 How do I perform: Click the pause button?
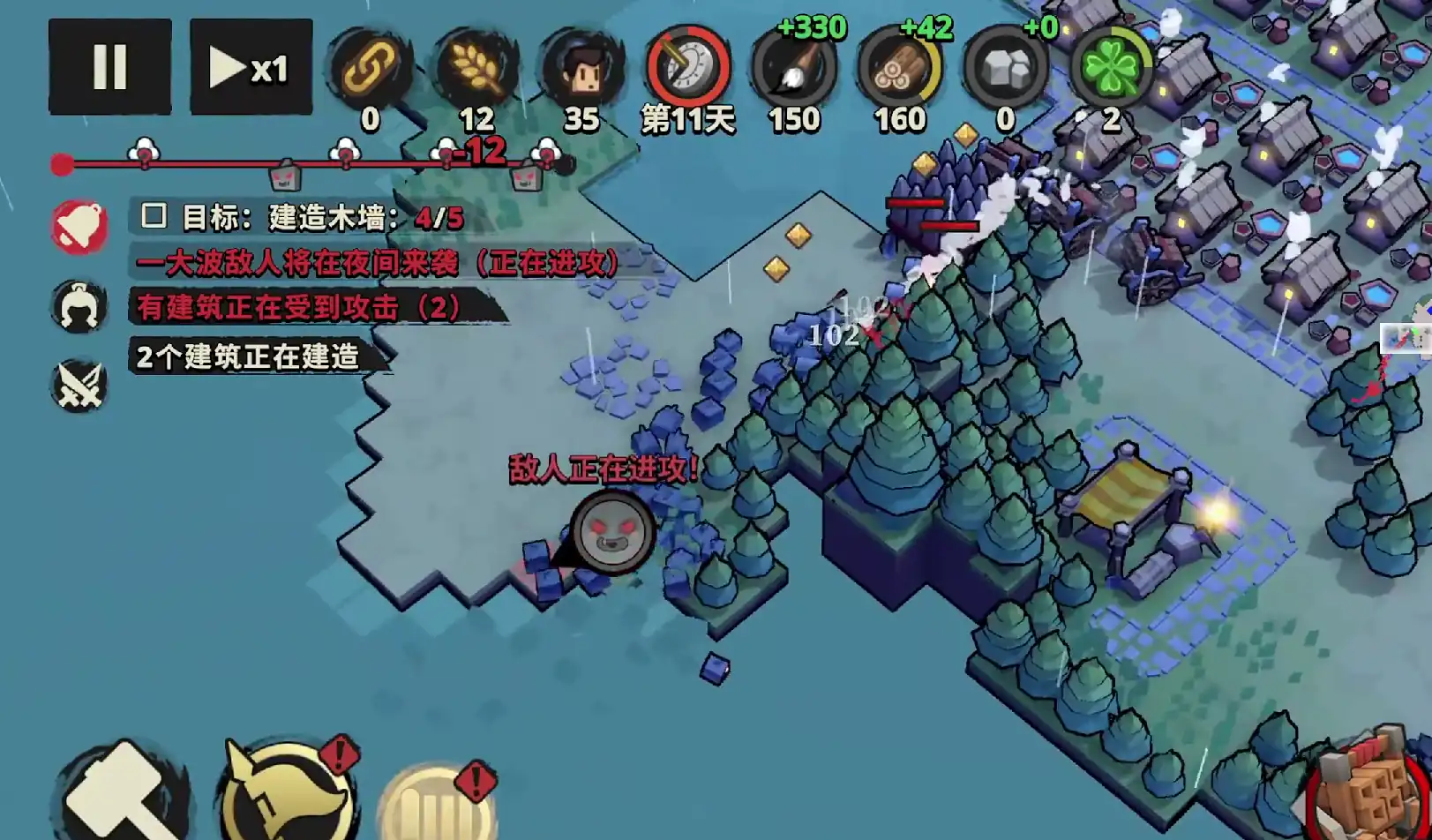point(108,69)
